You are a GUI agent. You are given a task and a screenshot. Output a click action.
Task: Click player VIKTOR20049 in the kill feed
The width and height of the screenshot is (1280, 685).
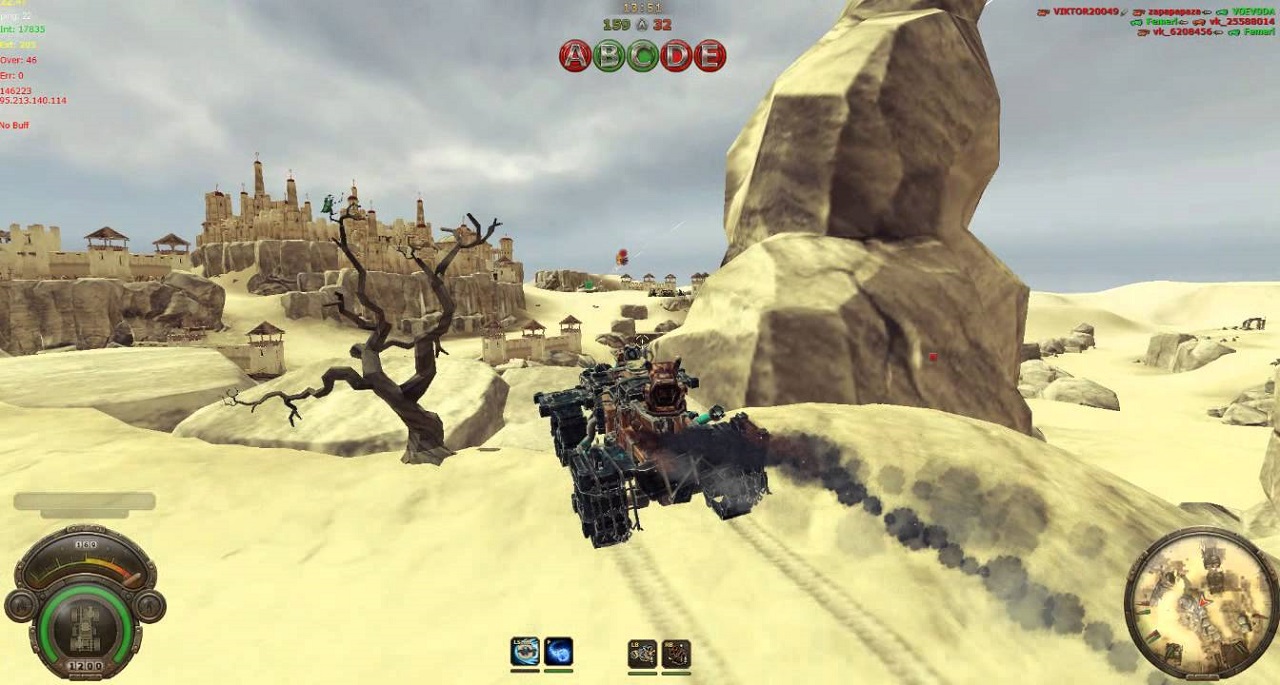1084,11
